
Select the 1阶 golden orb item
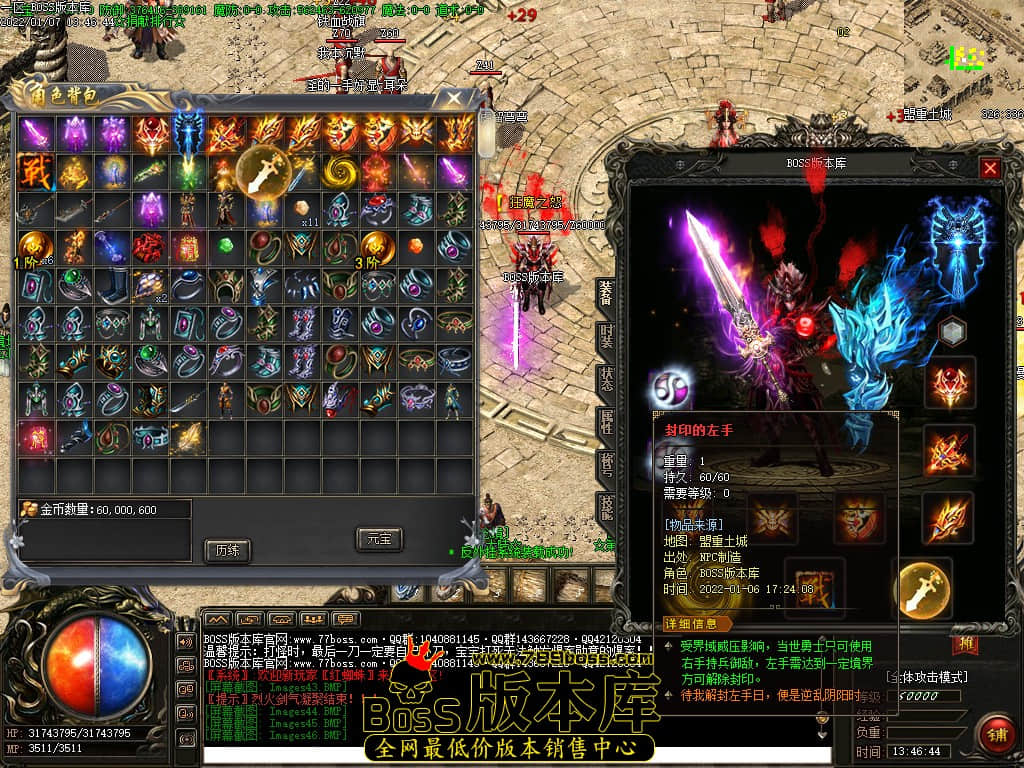(35, 247)
